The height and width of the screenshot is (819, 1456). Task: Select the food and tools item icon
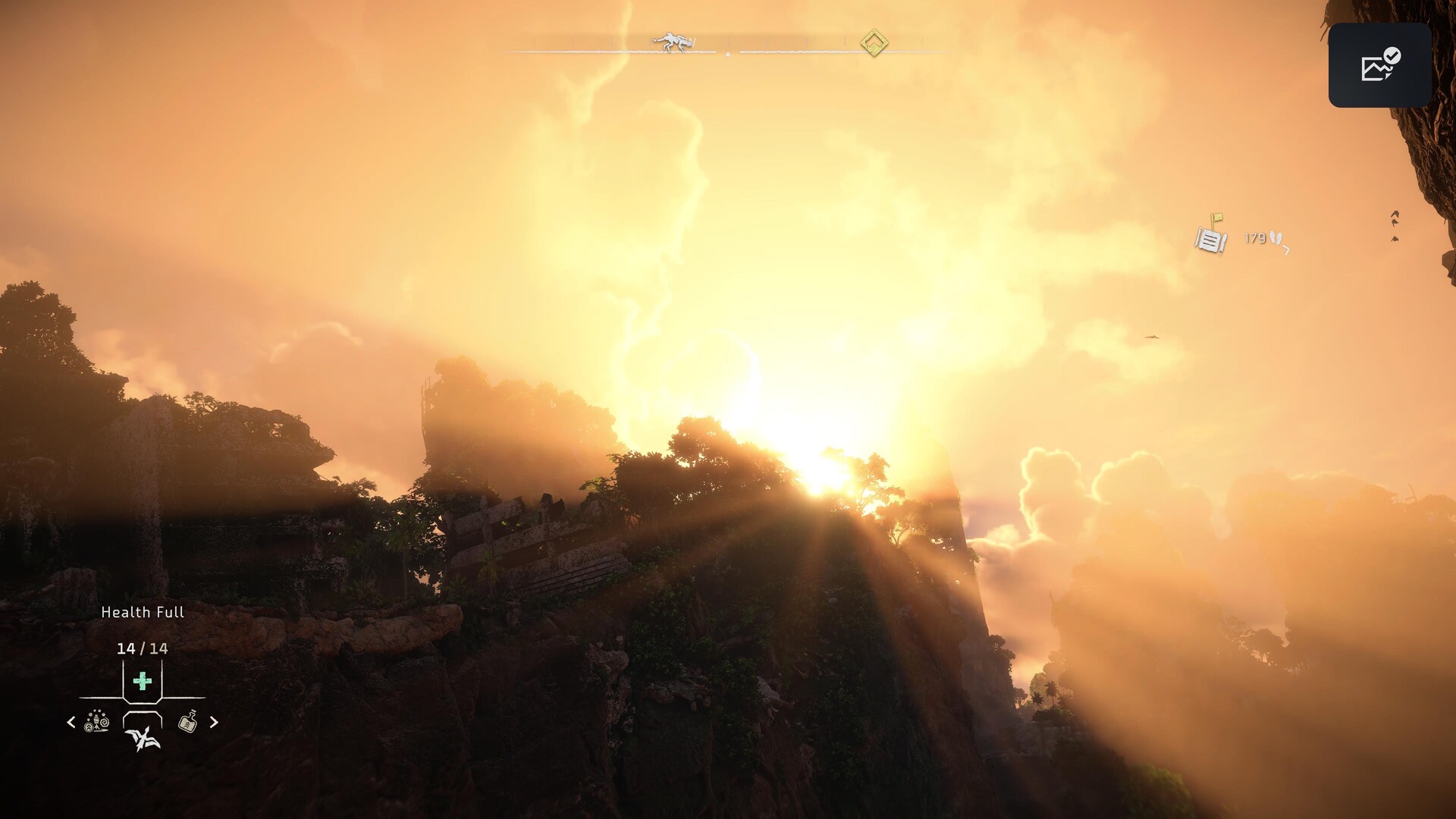pyautogui.click(x=97, y=722)
